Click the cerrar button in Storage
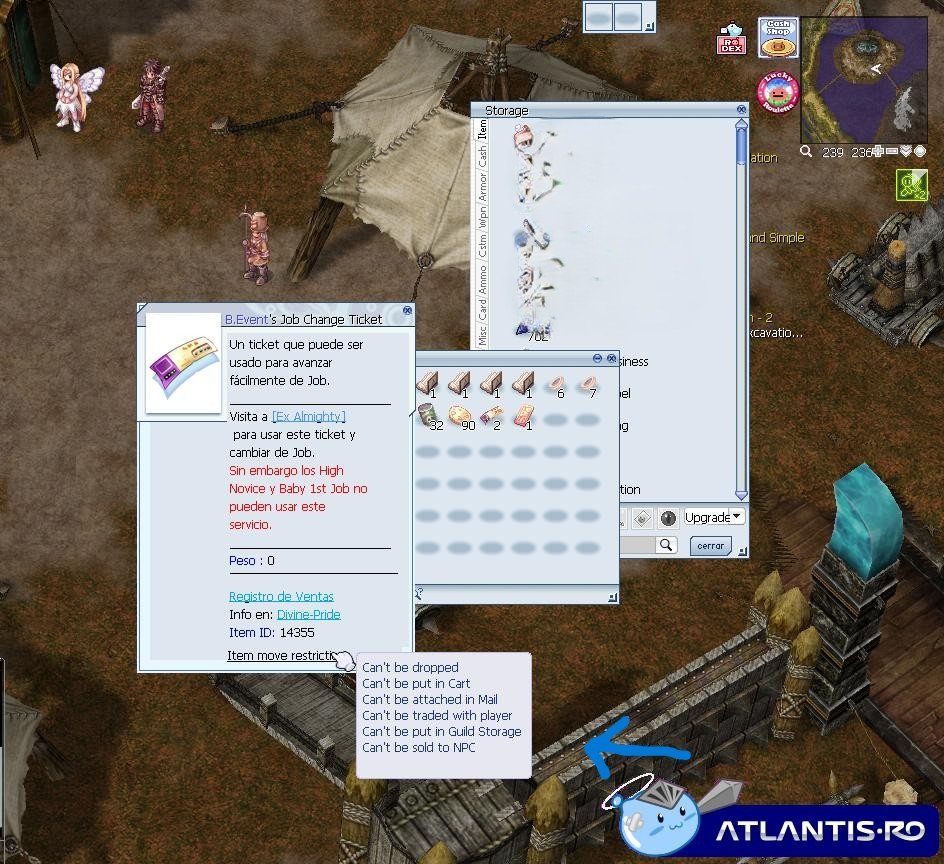This screenshot has width=944, height=864. [710, 546]
